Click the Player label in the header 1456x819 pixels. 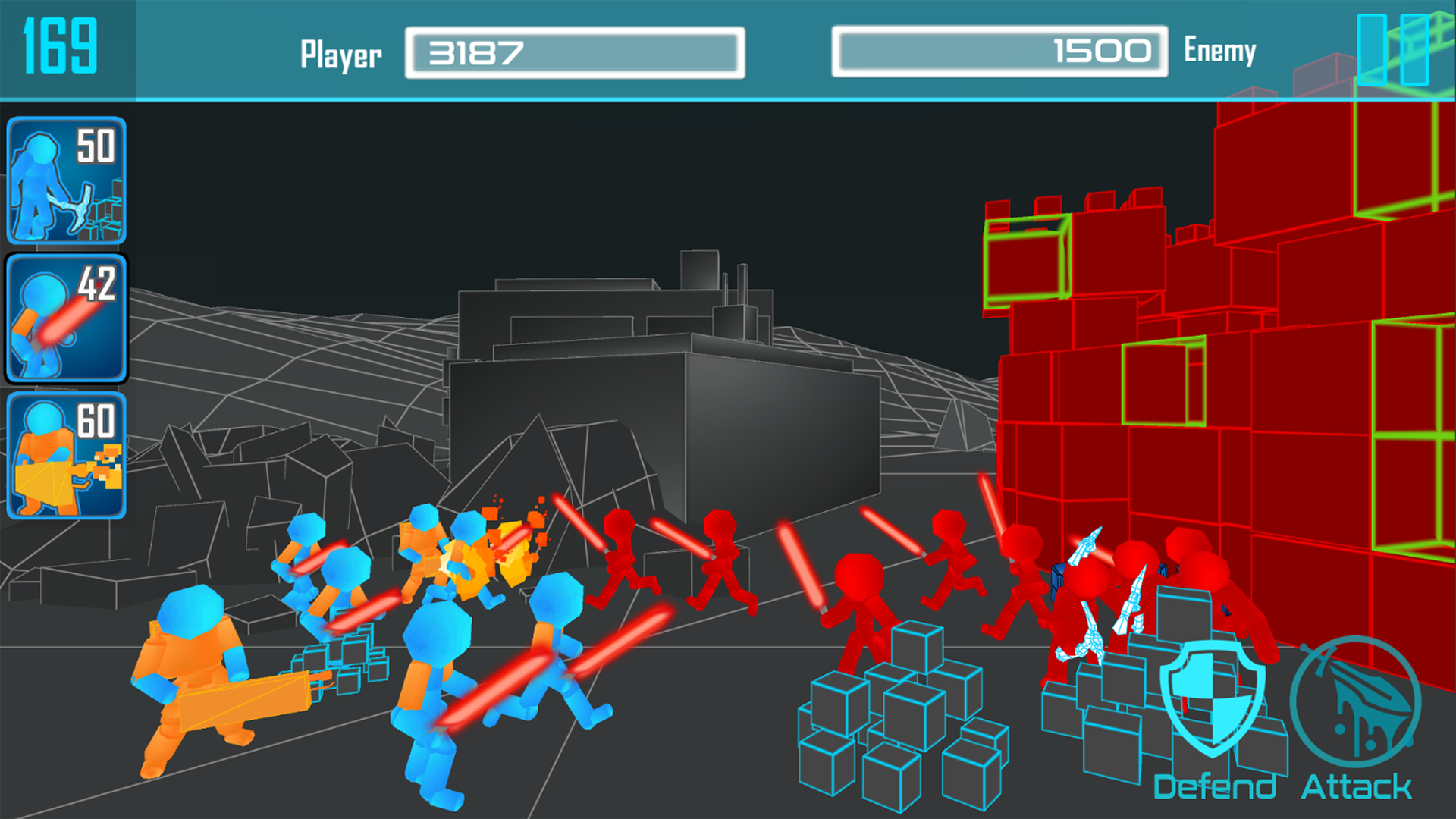[341, 53]
